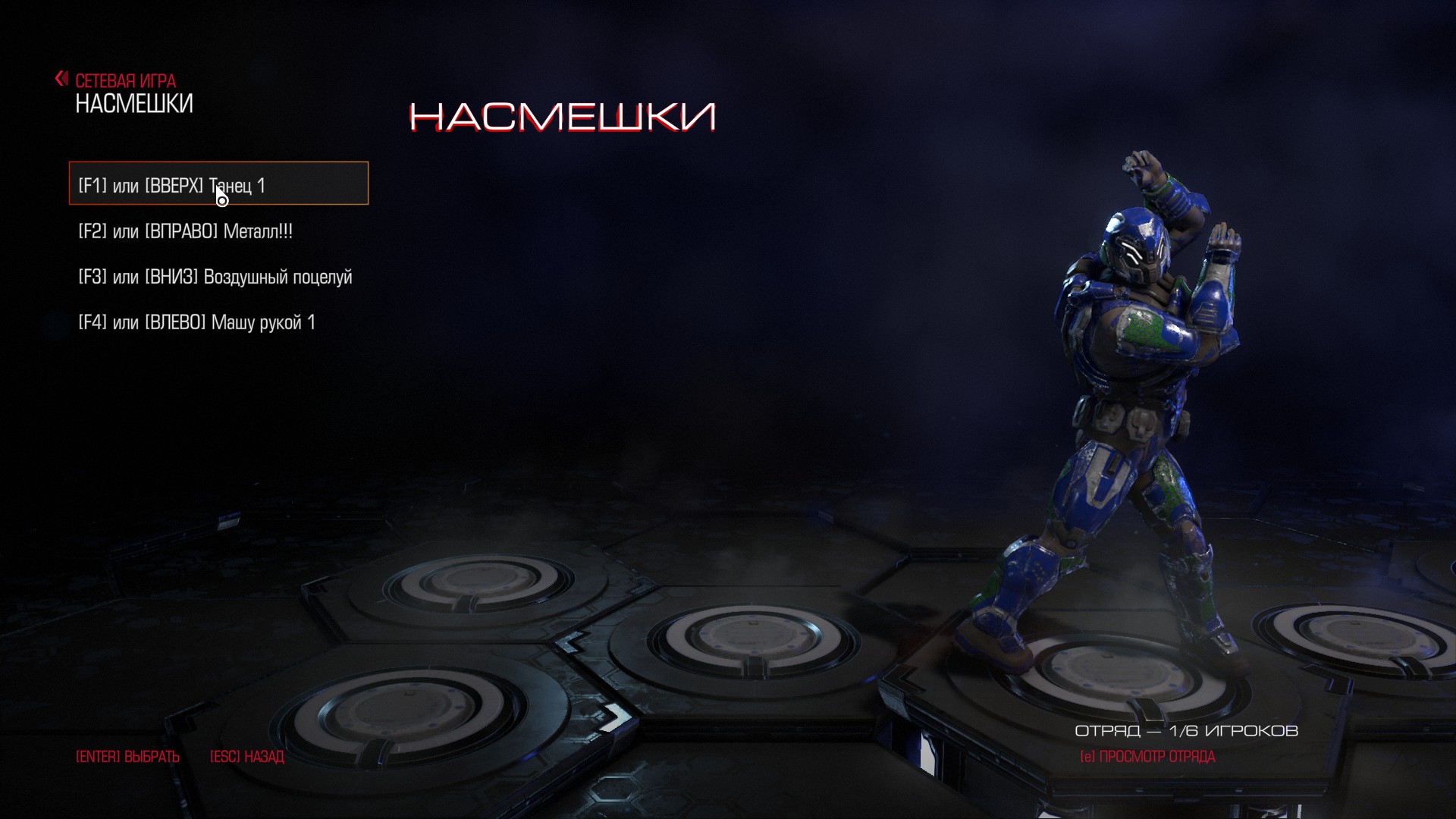Click the ВЫБРАТЬ confirm button
This screenshot has height=819, width=1456.
[127, 757]
